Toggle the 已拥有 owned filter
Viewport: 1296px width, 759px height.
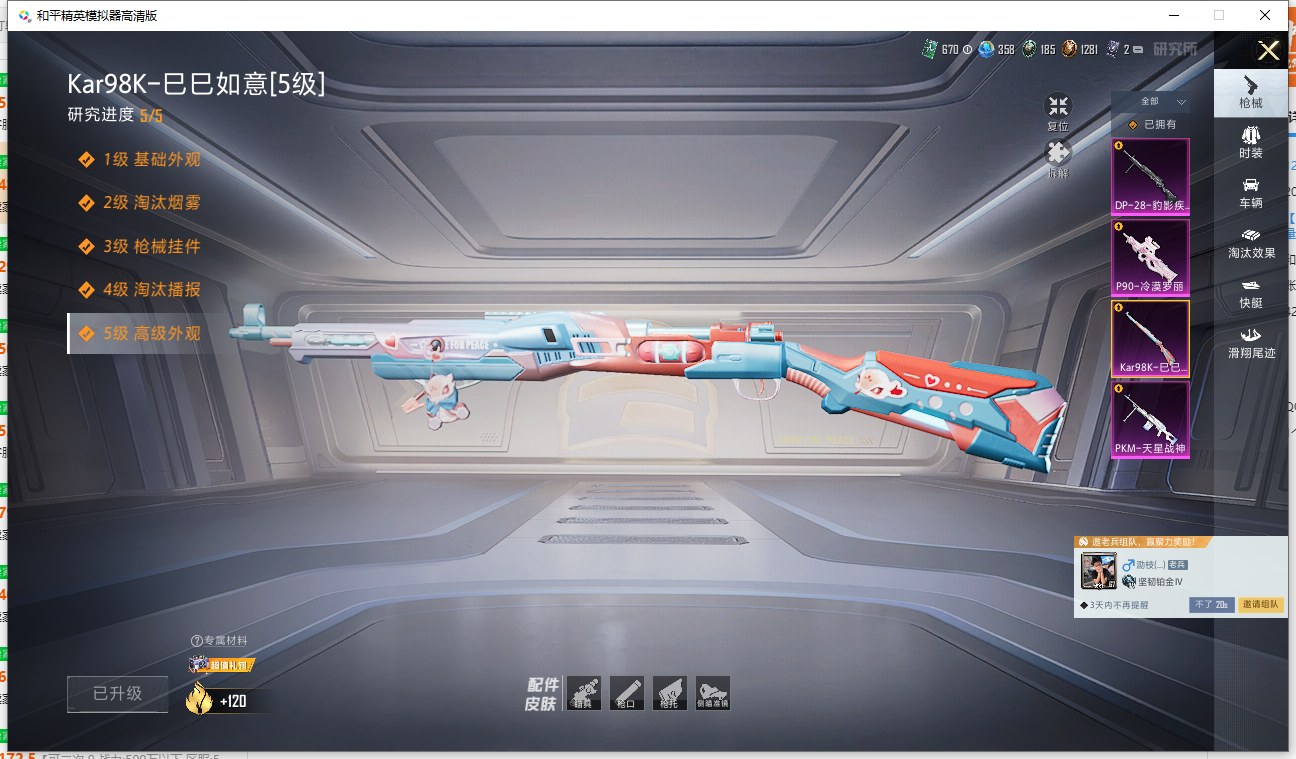[x=1150, y=125]
